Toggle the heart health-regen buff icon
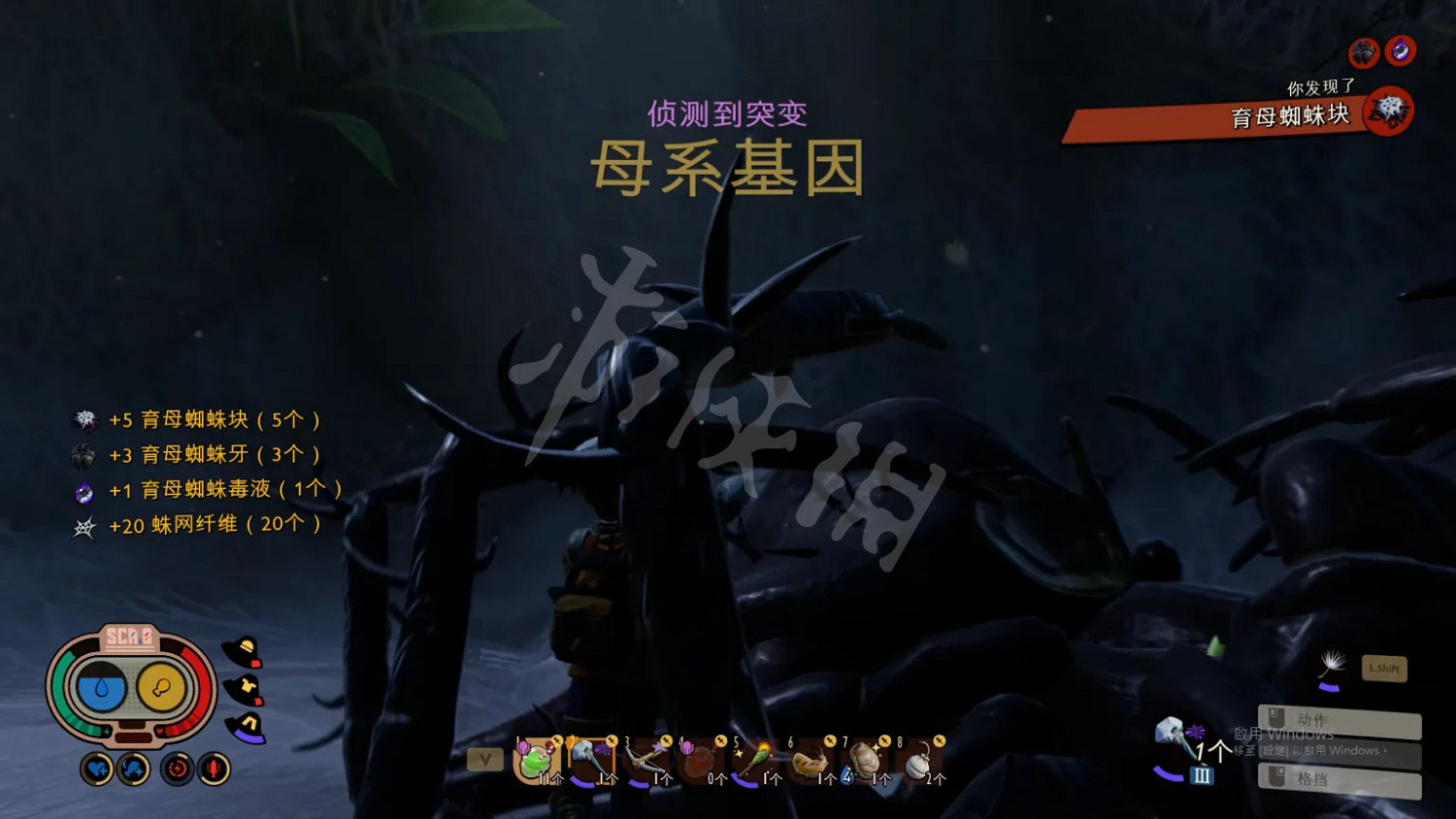The image size is (1456, 819). tap(97, 768)
